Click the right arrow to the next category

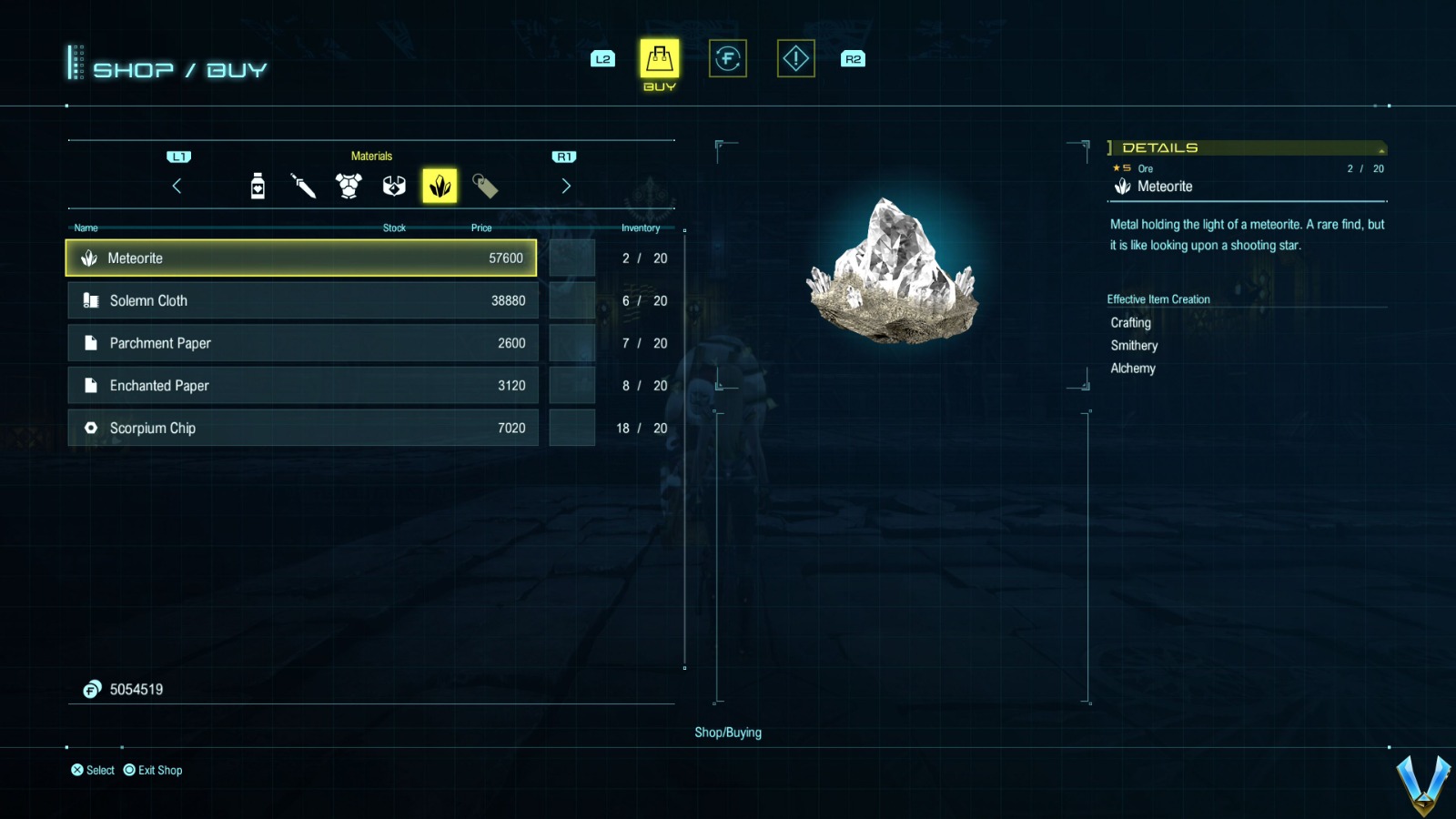pyautogui.click(x=566, y=186)
